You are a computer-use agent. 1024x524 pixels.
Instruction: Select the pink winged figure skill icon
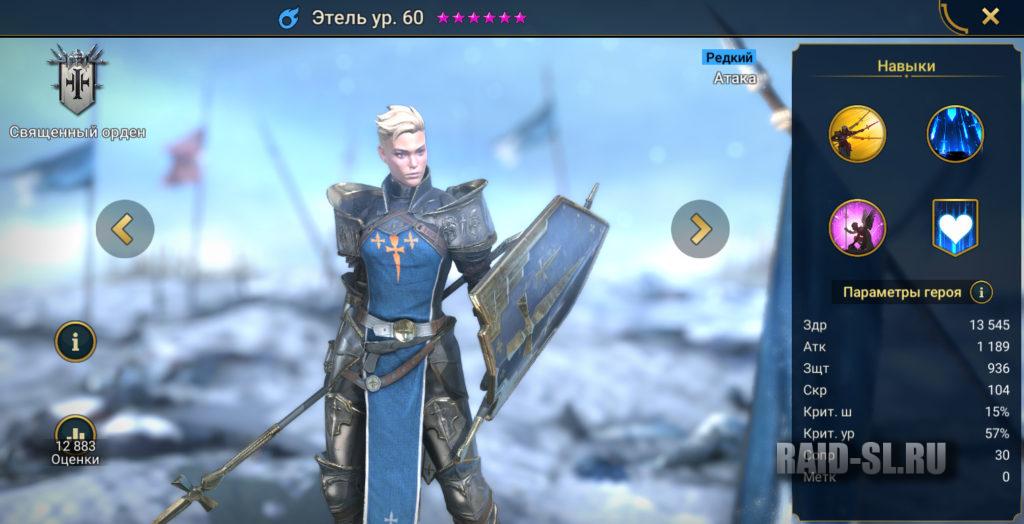[x=857, y=227]
